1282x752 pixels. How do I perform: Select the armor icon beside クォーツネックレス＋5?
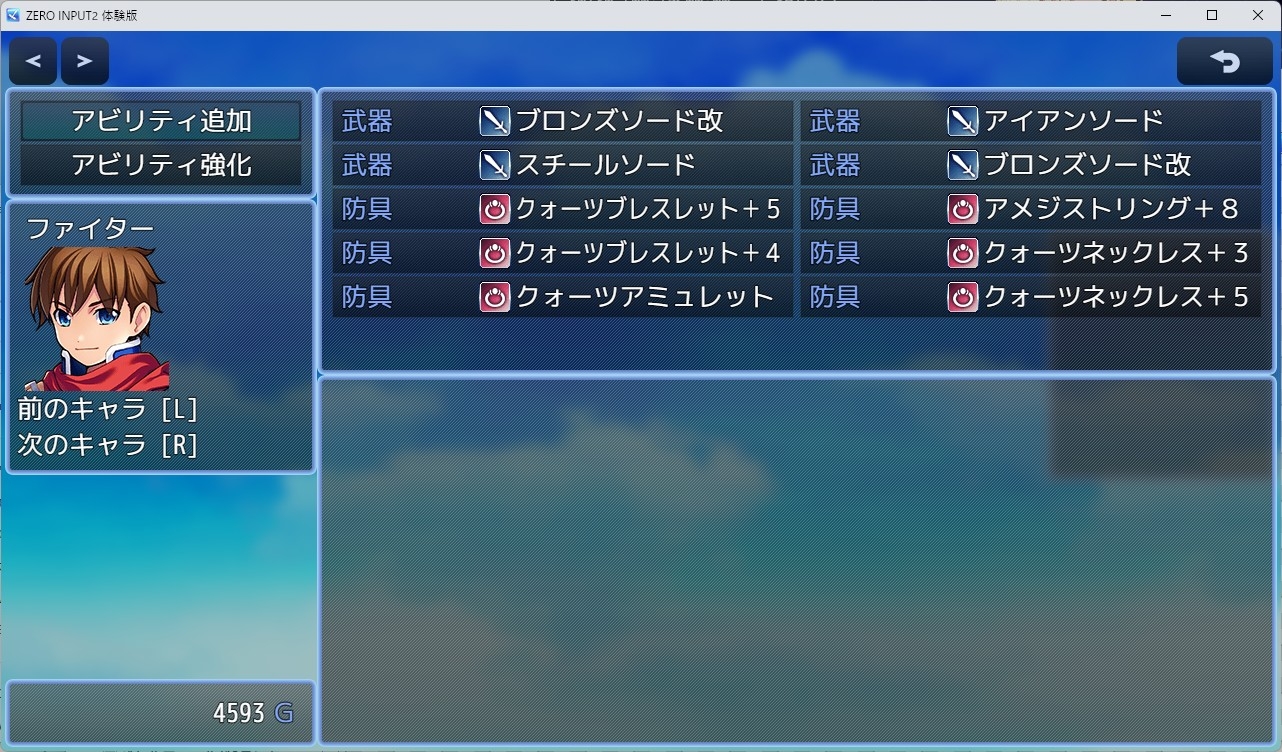point(962,297)
